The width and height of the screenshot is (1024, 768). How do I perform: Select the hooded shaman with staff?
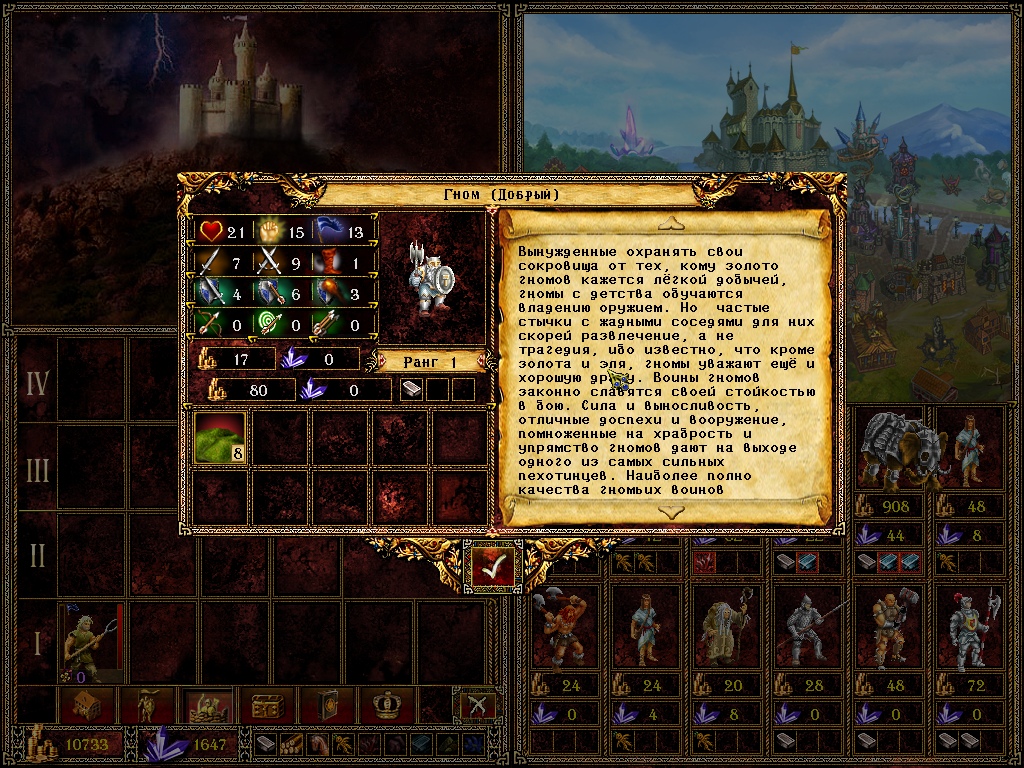click(718, 629)
